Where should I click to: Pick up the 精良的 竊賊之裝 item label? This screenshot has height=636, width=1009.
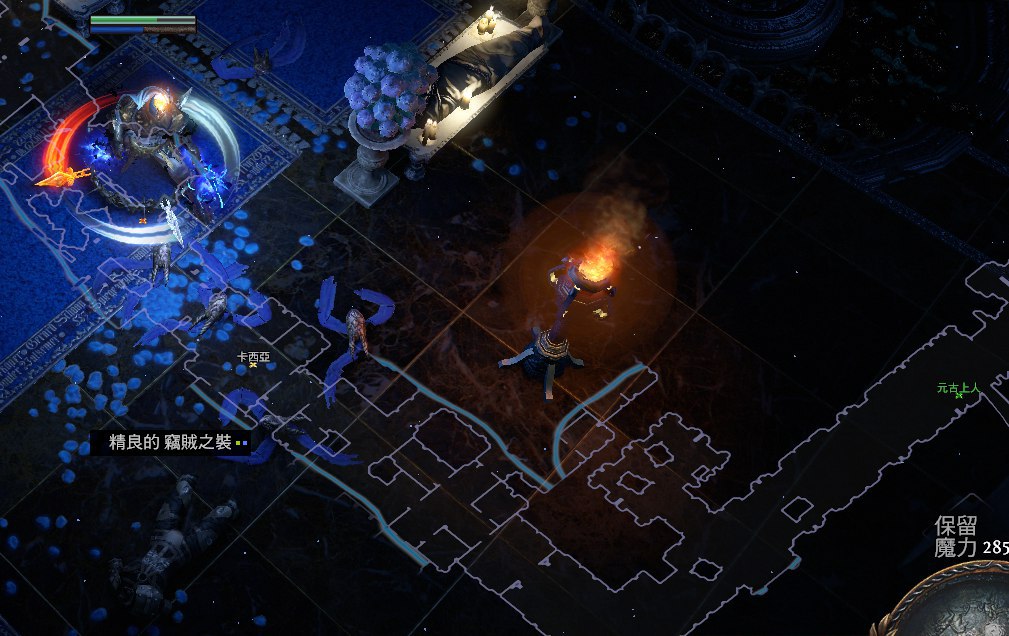(170, 442)
